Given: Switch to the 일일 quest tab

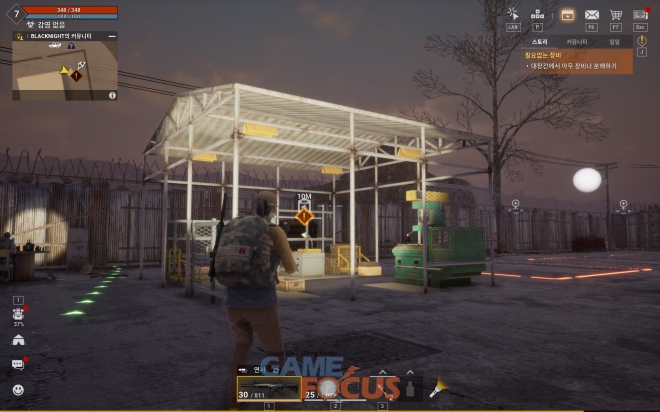Looking at the screenshot, I should click(613, 42).
